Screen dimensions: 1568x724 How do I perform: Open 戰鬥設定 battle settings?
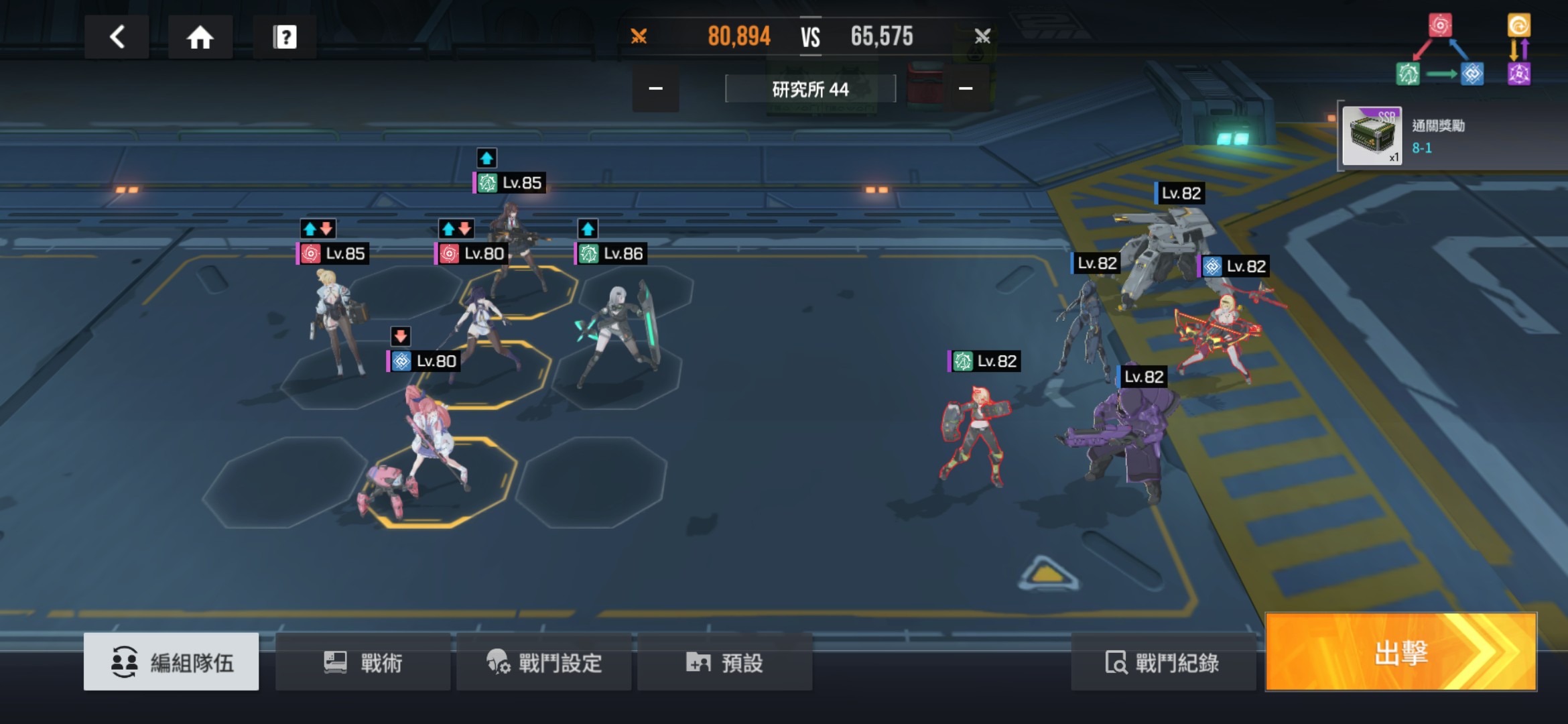coord(544,662)
